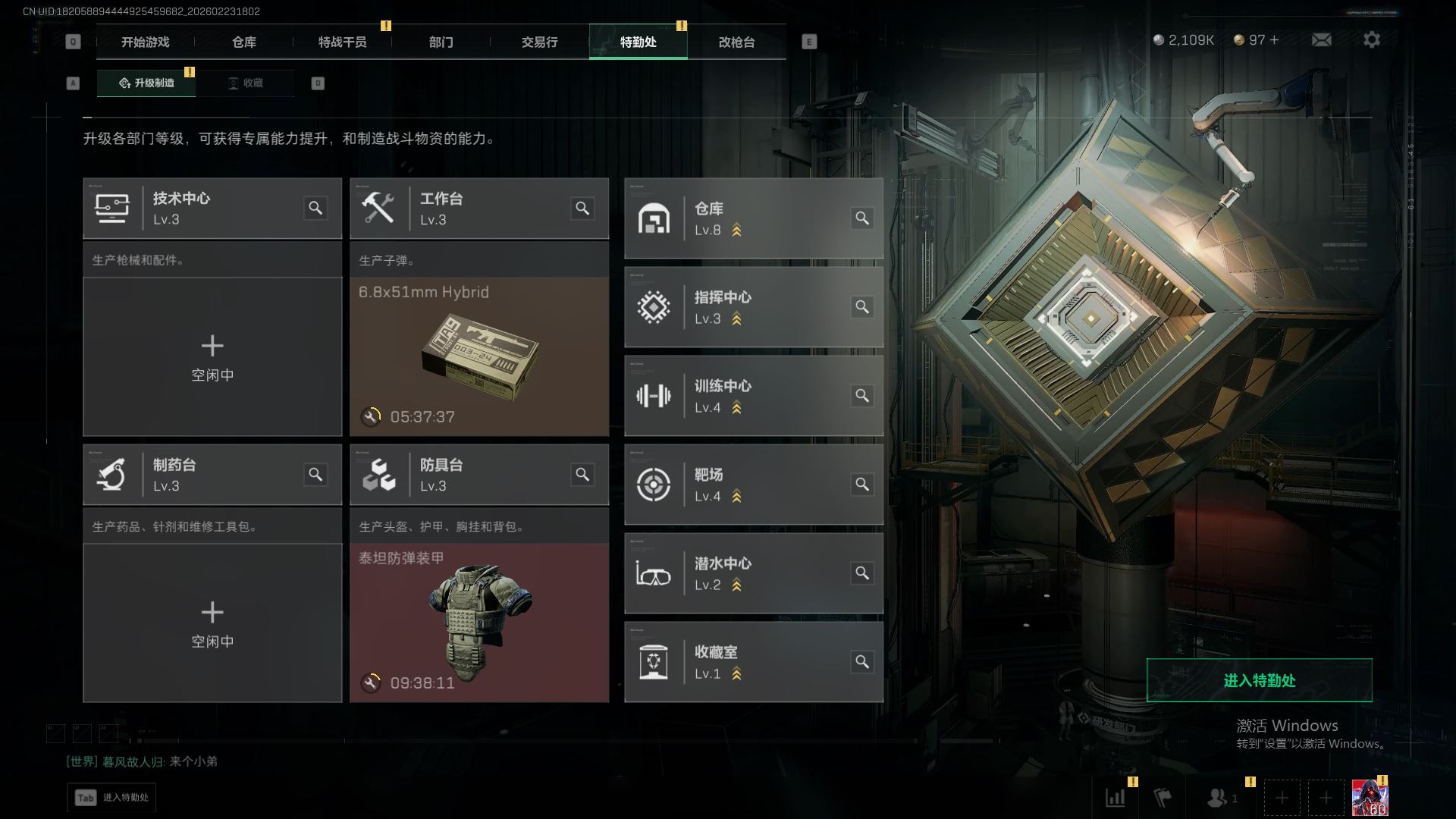Open the 特战干员 tab

point(342,42)
